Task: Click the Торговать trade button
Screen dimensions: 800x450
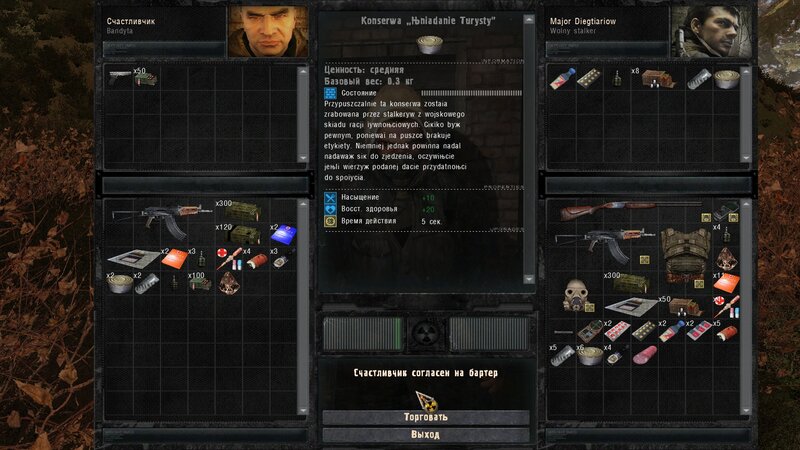Action: [x=425, y=417]
